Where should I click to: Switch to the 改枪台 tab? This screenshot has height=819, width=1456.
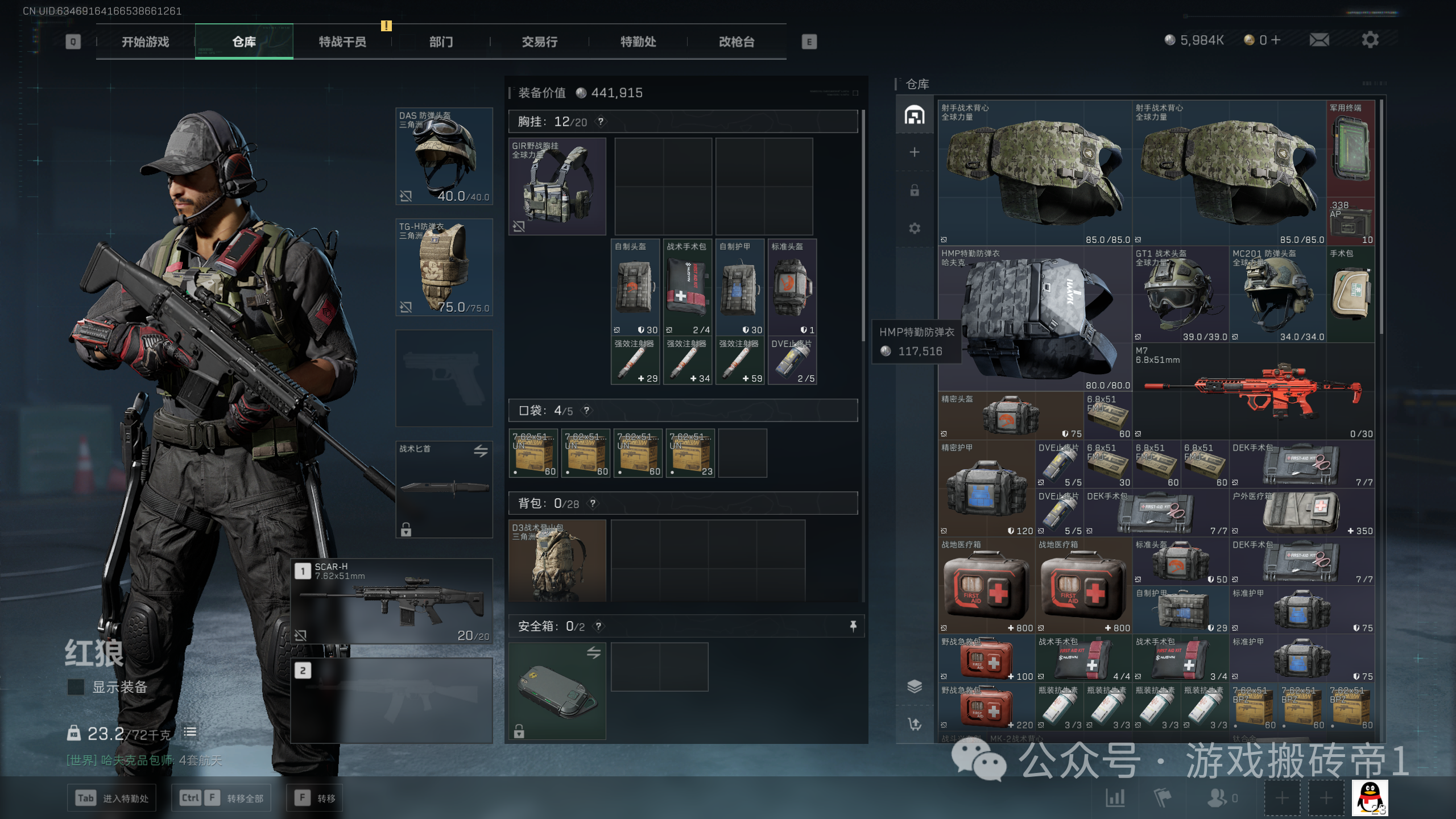pos(737,42)
